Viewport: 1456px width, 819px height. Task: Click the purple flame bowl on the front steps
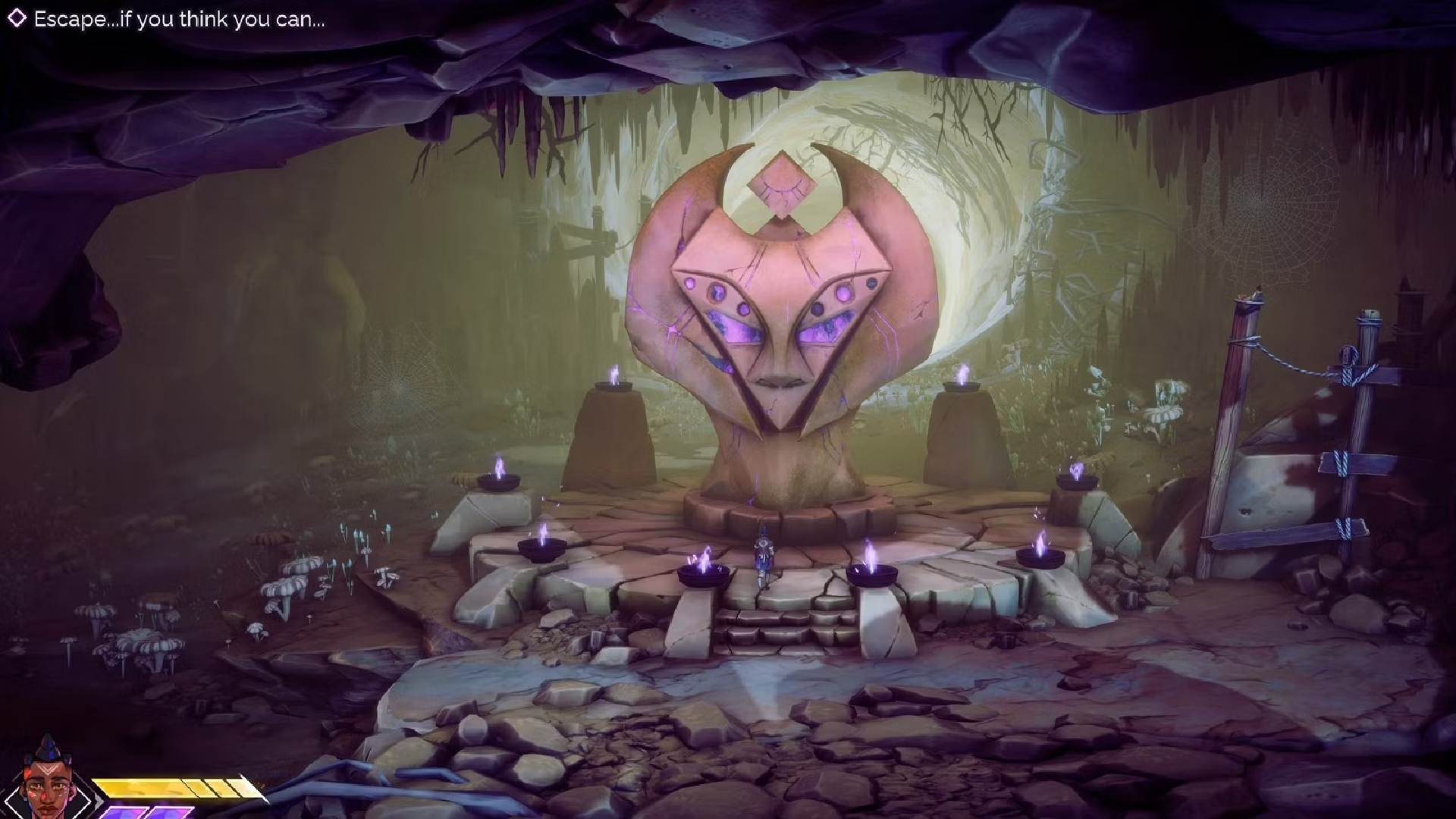(x=705, y=573)
